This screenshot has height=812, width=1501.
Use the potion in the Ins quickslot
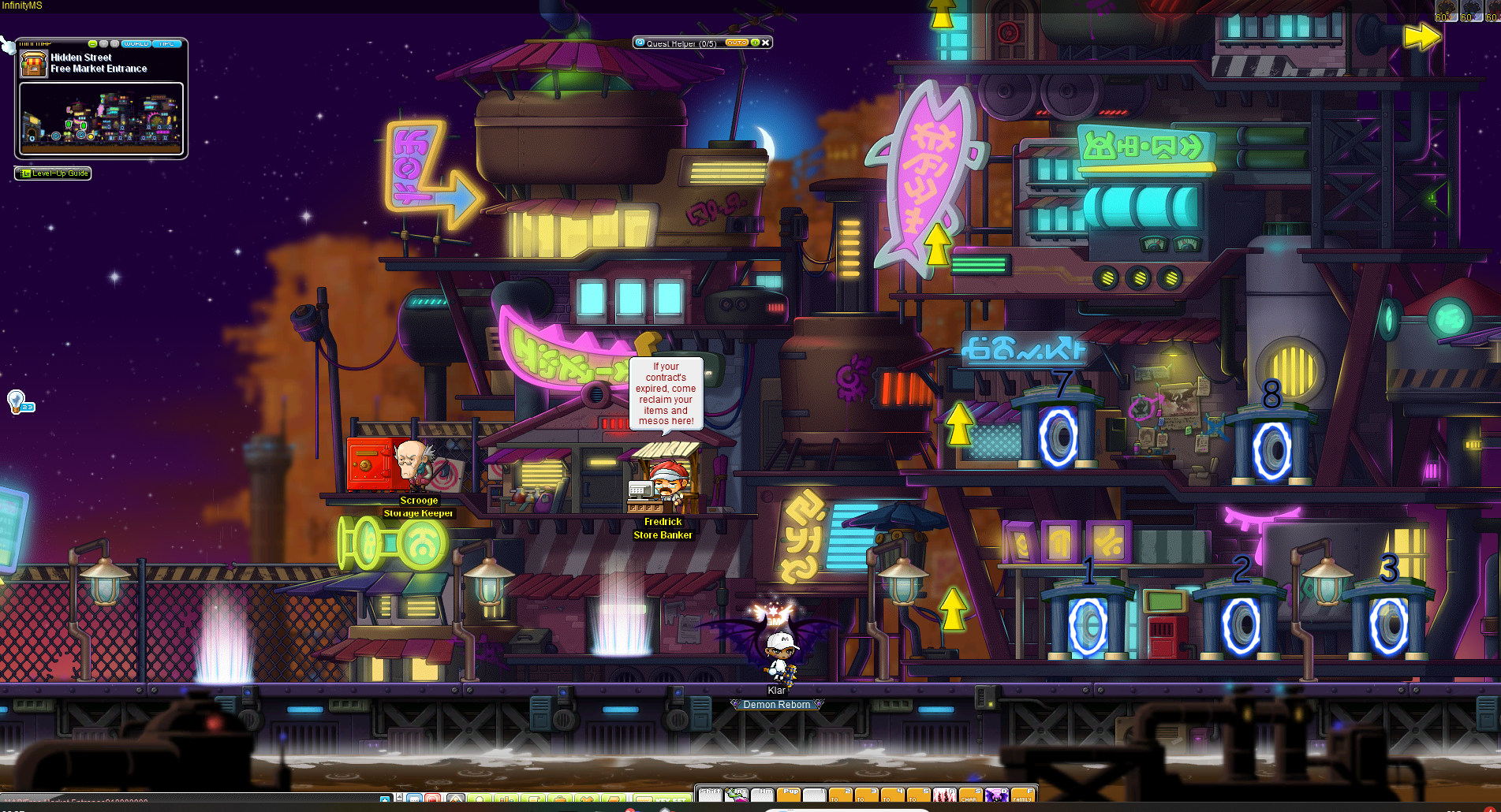pyautogui.click(x=737, y=795)
